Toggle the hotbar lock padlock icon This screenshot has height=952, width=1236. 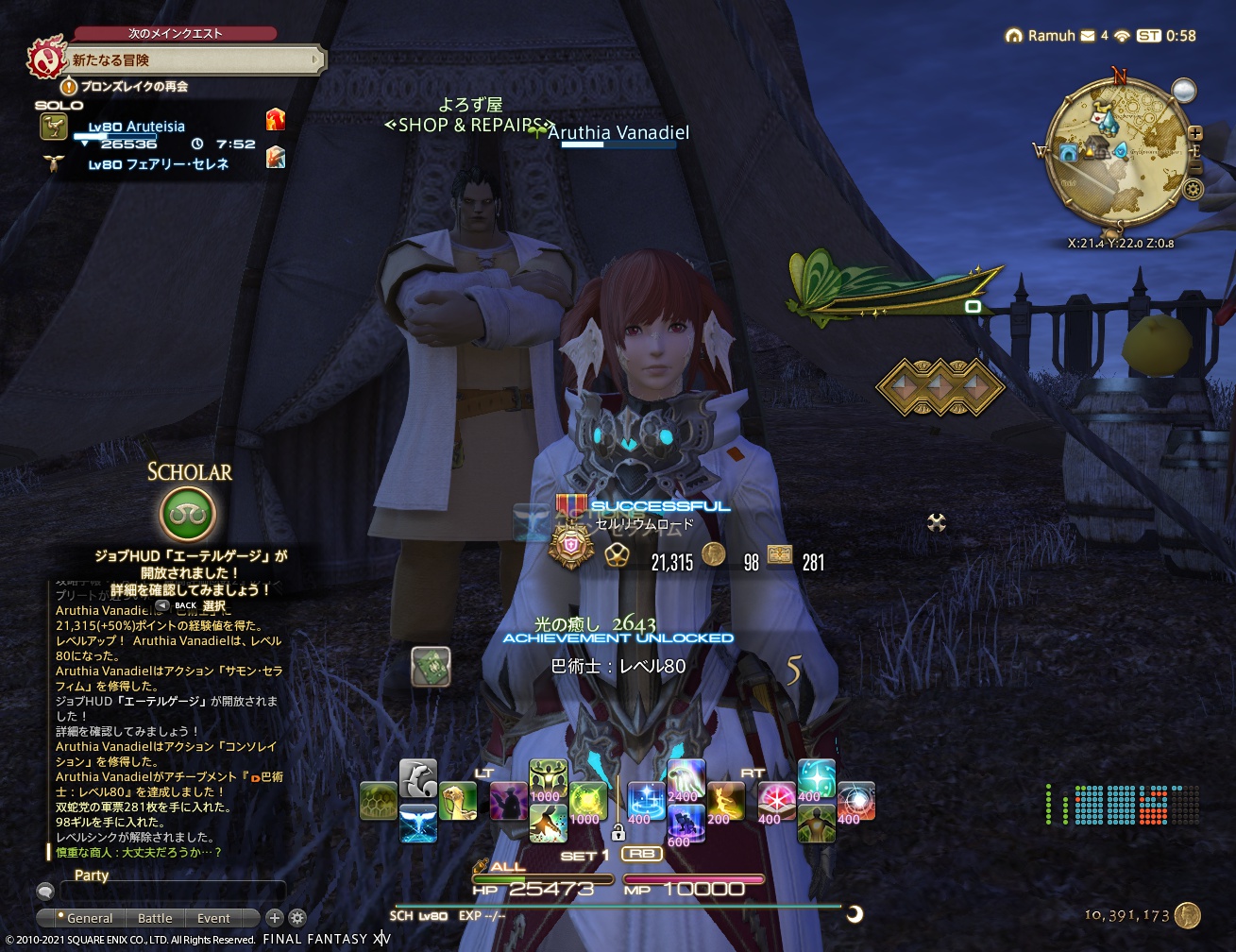[618, 832]
